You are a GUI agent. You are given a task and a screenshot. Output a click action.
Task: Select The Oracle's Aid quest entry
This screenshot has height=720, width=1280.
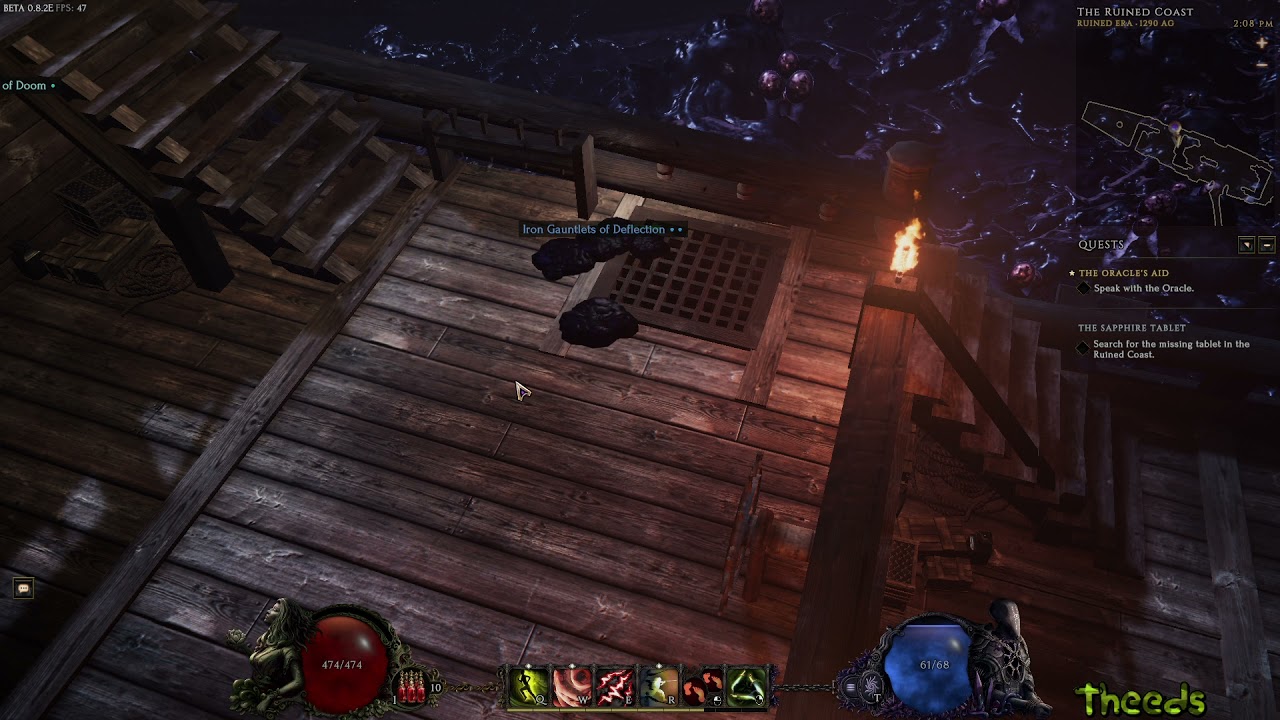coord(1123,273)
